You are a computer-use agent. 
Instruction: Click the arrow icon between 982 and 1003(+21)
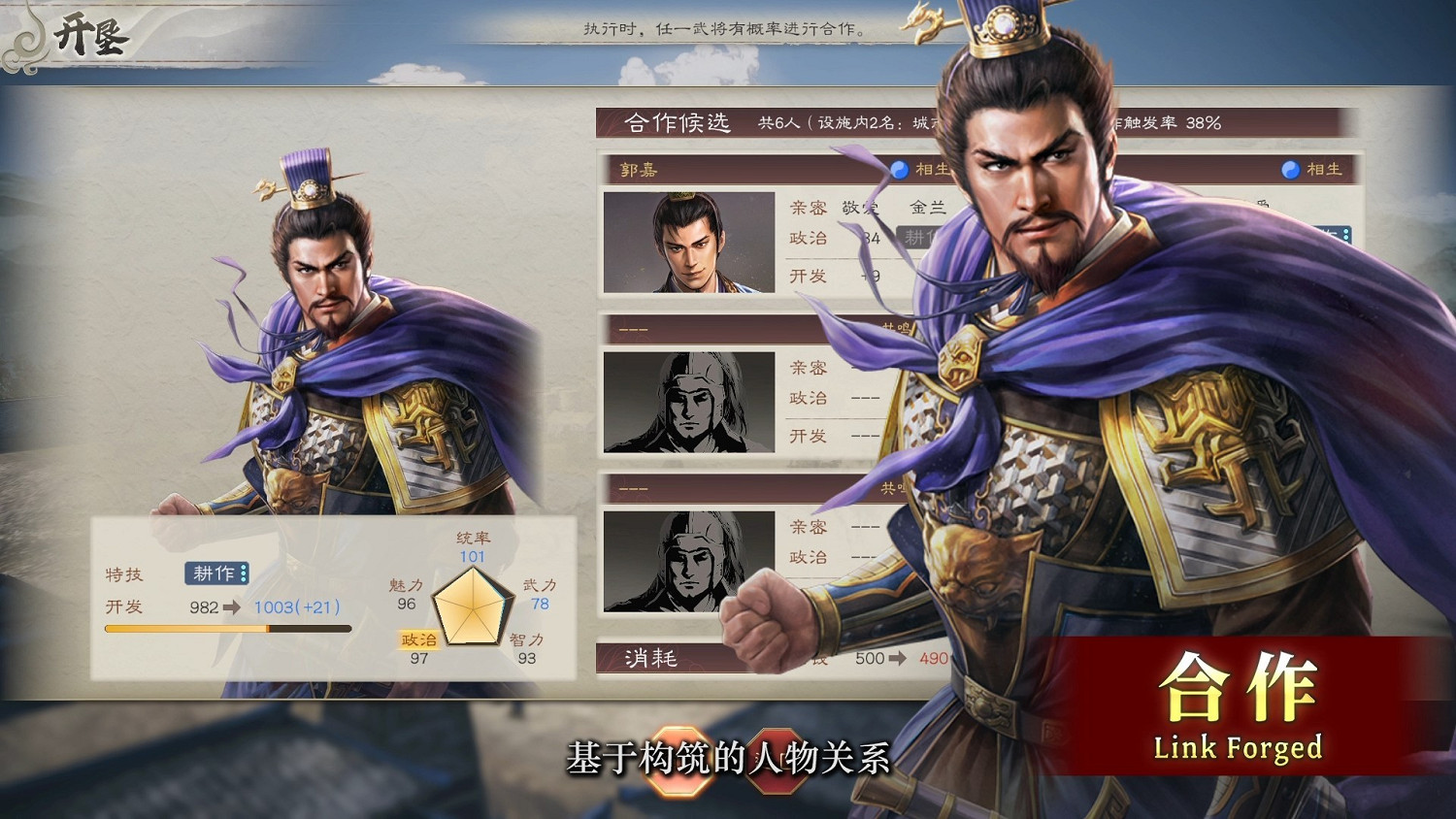(x=230, y=606)
